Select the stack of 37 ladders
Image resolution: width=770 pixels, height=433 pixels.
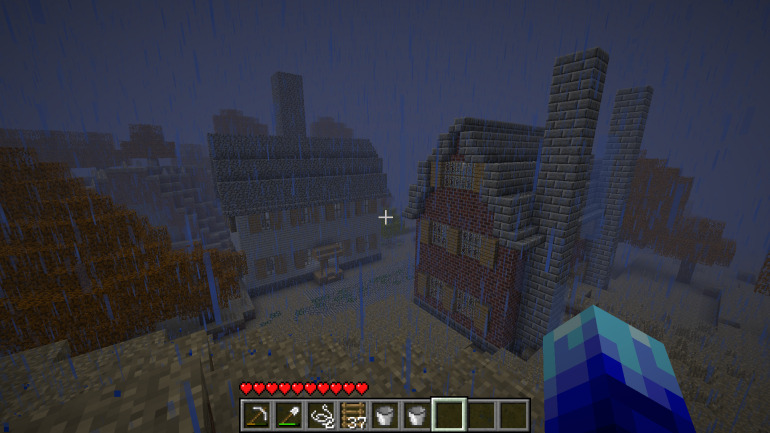click(353, 414)
